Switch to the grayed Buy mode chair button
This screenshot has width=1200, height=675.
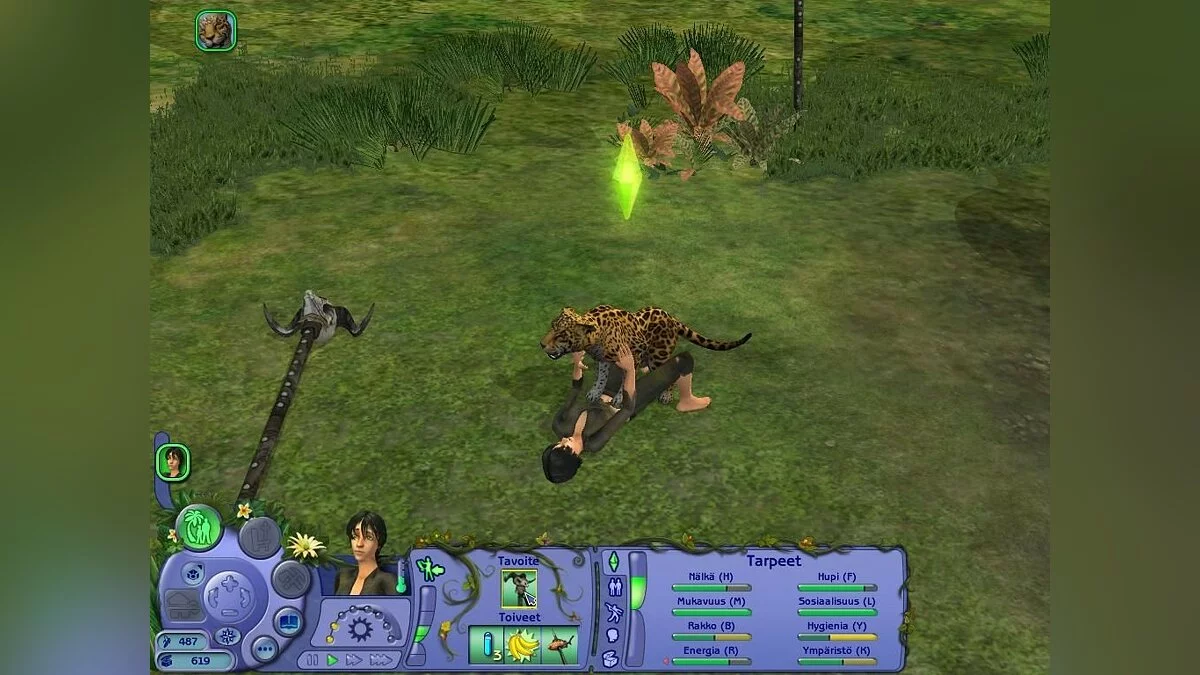click(259, 537)
